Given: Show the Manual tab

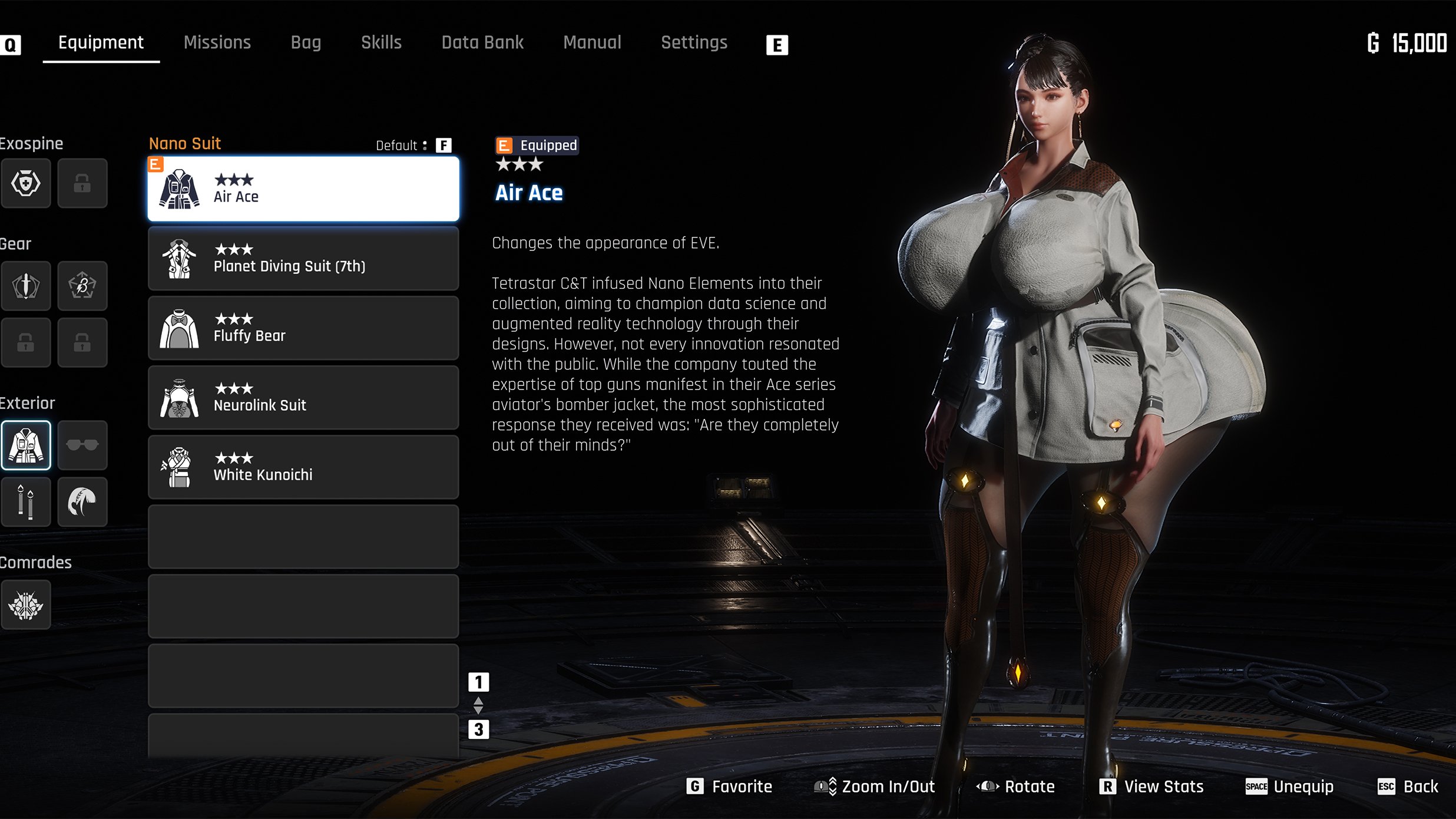Looking at the screenshot, I should [592, 42].
